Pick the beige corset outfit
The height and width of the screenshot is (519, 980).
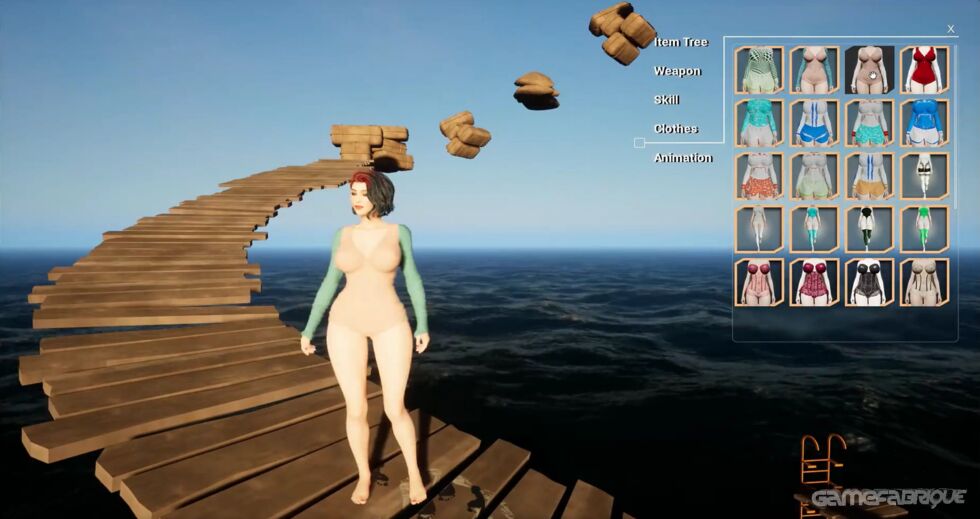pos(924,282)
